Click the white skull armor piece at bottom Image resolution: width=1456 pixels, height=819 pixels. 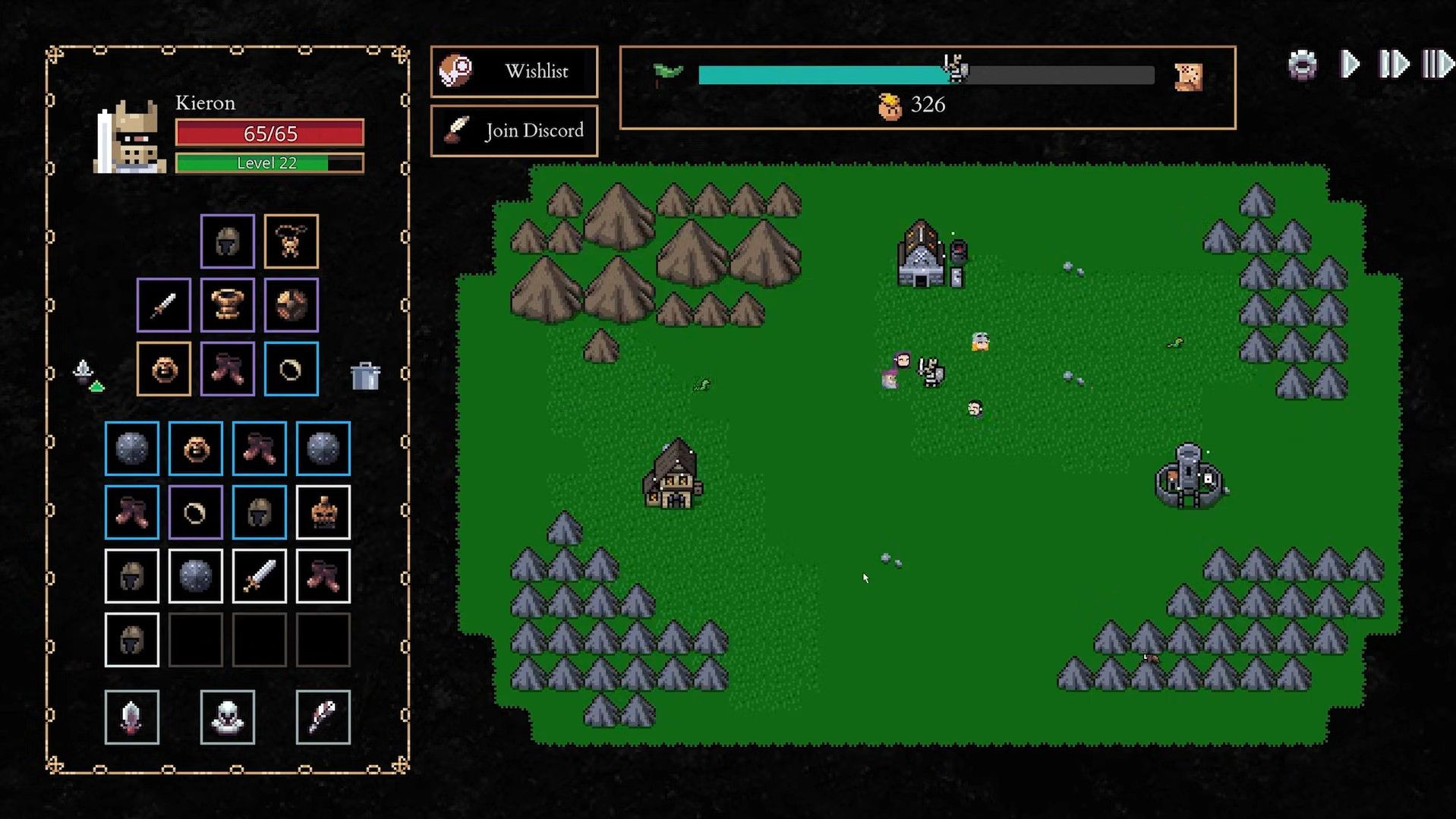[x=226, y=716]
